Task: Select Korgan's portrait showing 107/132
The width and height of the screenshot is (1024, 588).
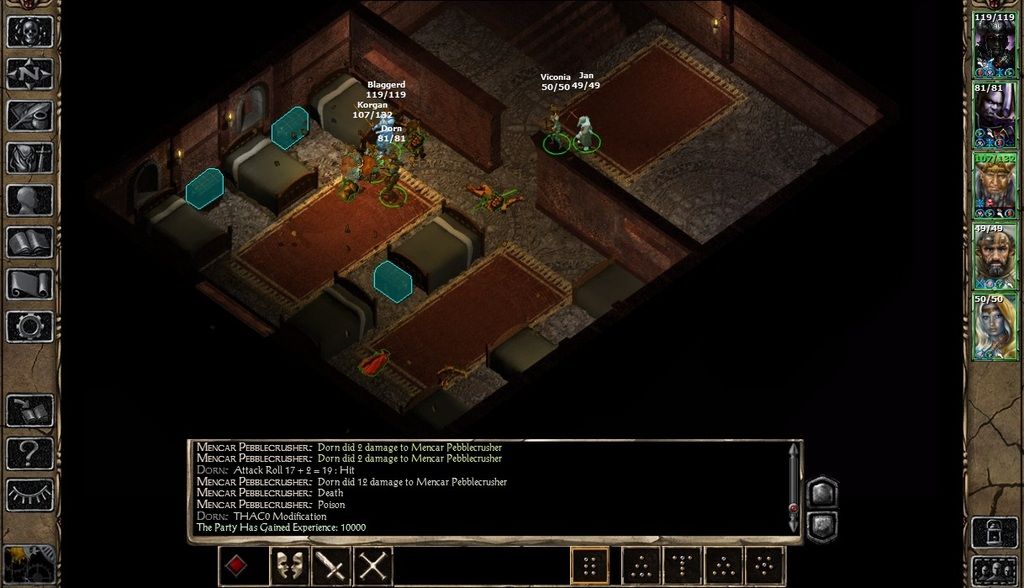Action: pos(995,186)
